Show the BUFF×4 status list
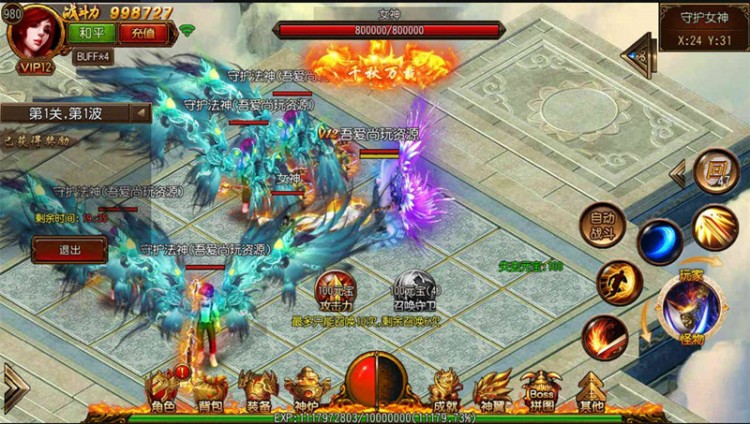 pyautogui.click(x=92, y=56)
